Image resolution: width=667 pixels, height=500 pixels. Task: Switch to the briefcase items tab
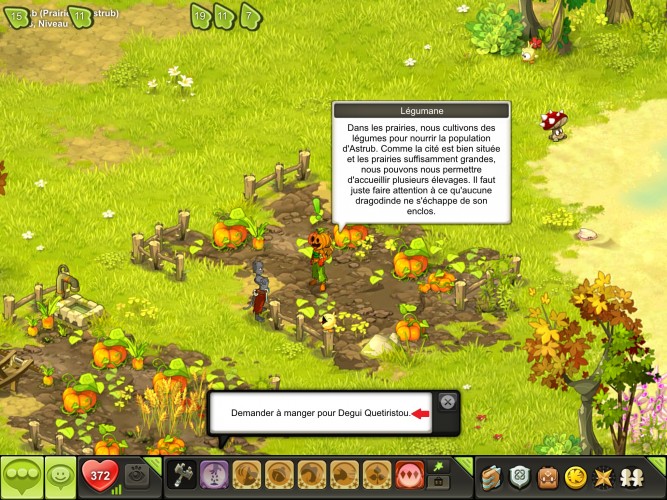click(x=437, y=483)
